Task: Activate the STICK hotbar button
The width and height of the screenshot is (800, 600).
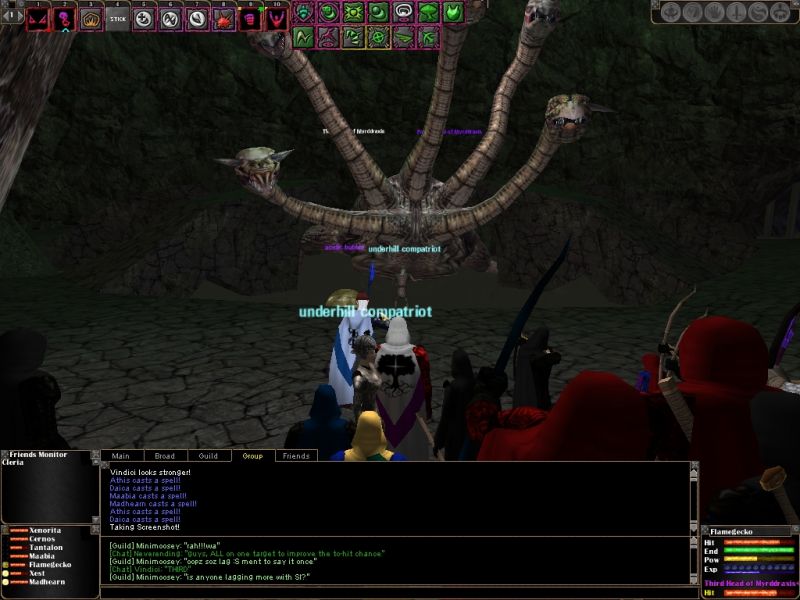Action: 118,18
